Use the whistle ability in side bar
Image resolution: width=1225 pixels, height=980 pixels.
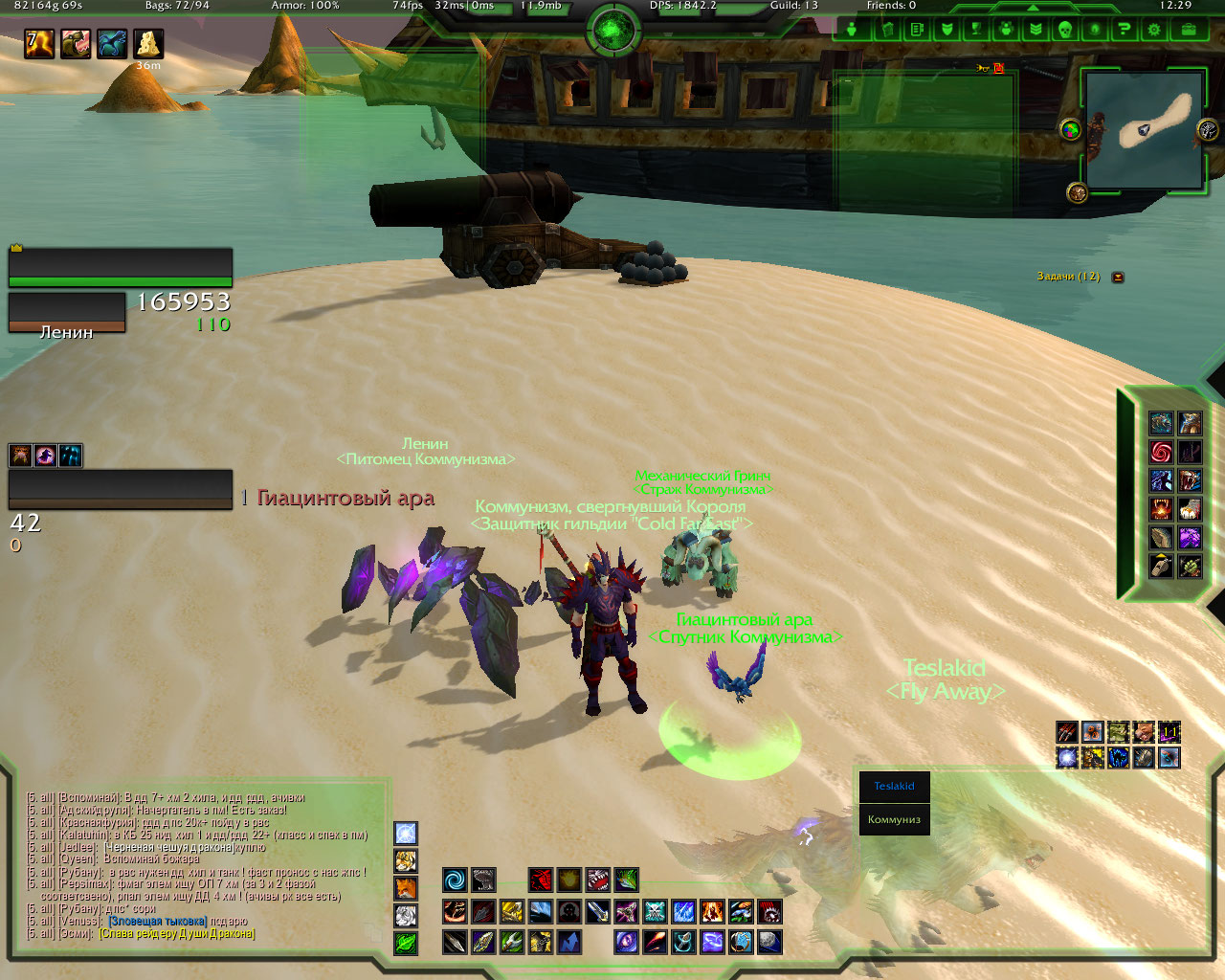click(1161, 566)
